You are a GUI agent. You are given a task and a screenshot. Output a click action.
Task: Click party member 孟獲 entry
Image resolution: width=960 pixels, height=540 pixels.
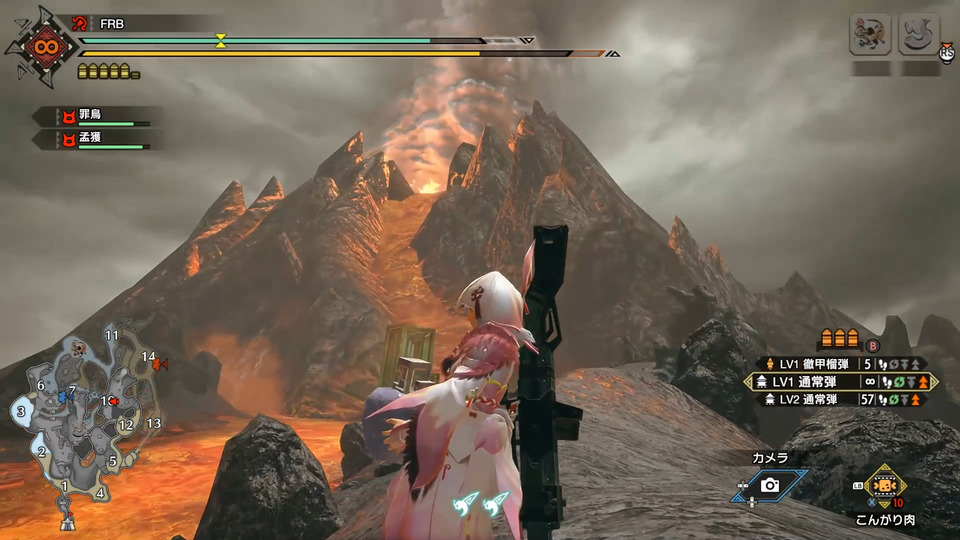(x=95, y=138)
